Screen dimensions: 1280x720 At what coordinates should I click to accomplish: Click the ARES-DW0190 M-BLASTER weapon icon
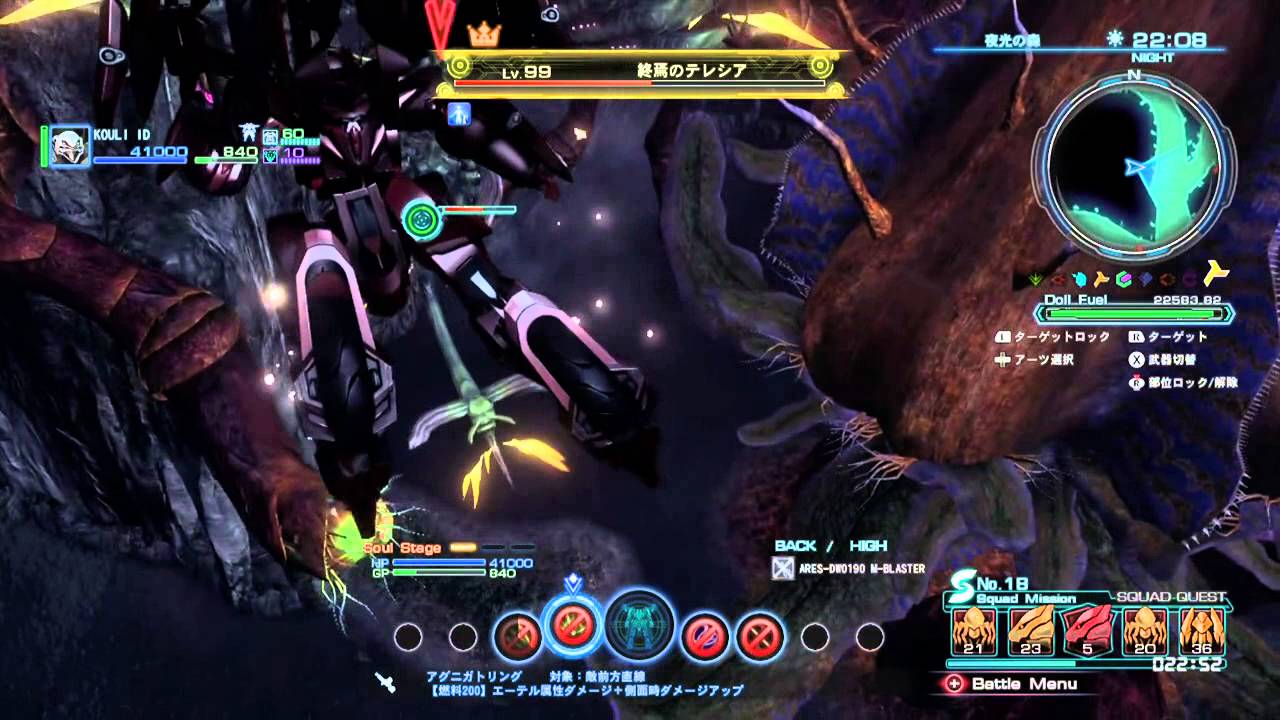[785, 569]
